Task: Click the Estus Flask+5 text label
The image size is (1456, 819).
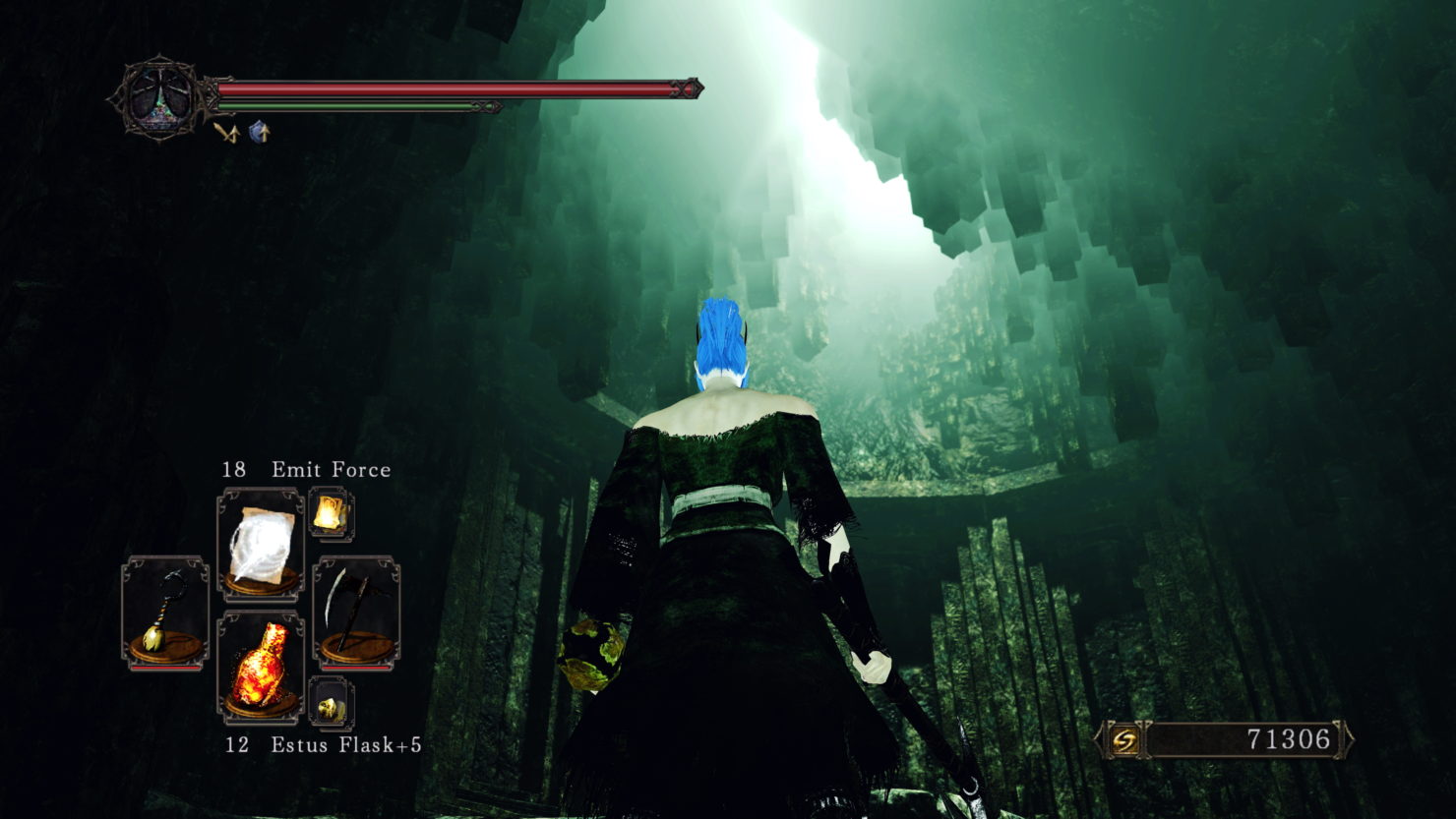Action: point(346,745)
